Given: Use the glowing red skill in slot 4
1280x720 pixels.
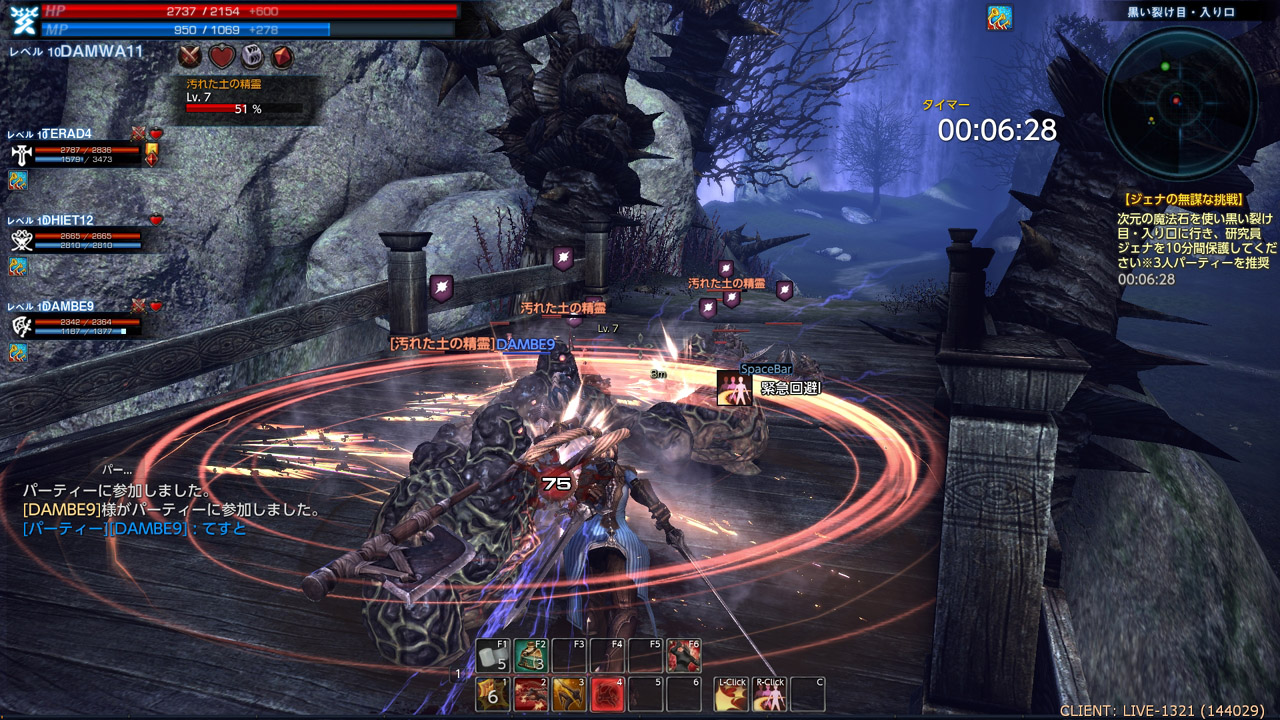Looking at the screenshot, I should point(607,693).
